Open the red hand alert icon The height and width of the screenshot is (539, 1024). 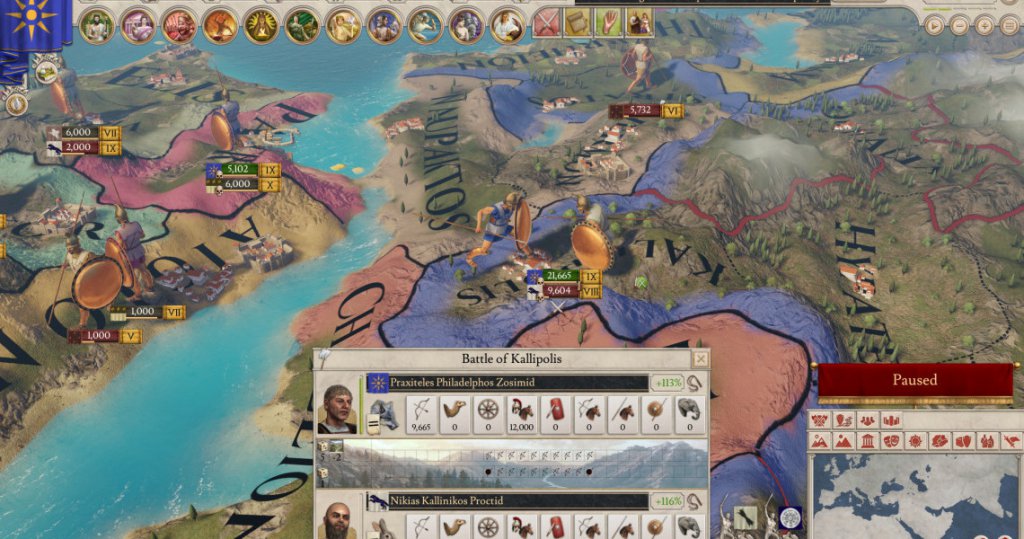pos(606,23)
